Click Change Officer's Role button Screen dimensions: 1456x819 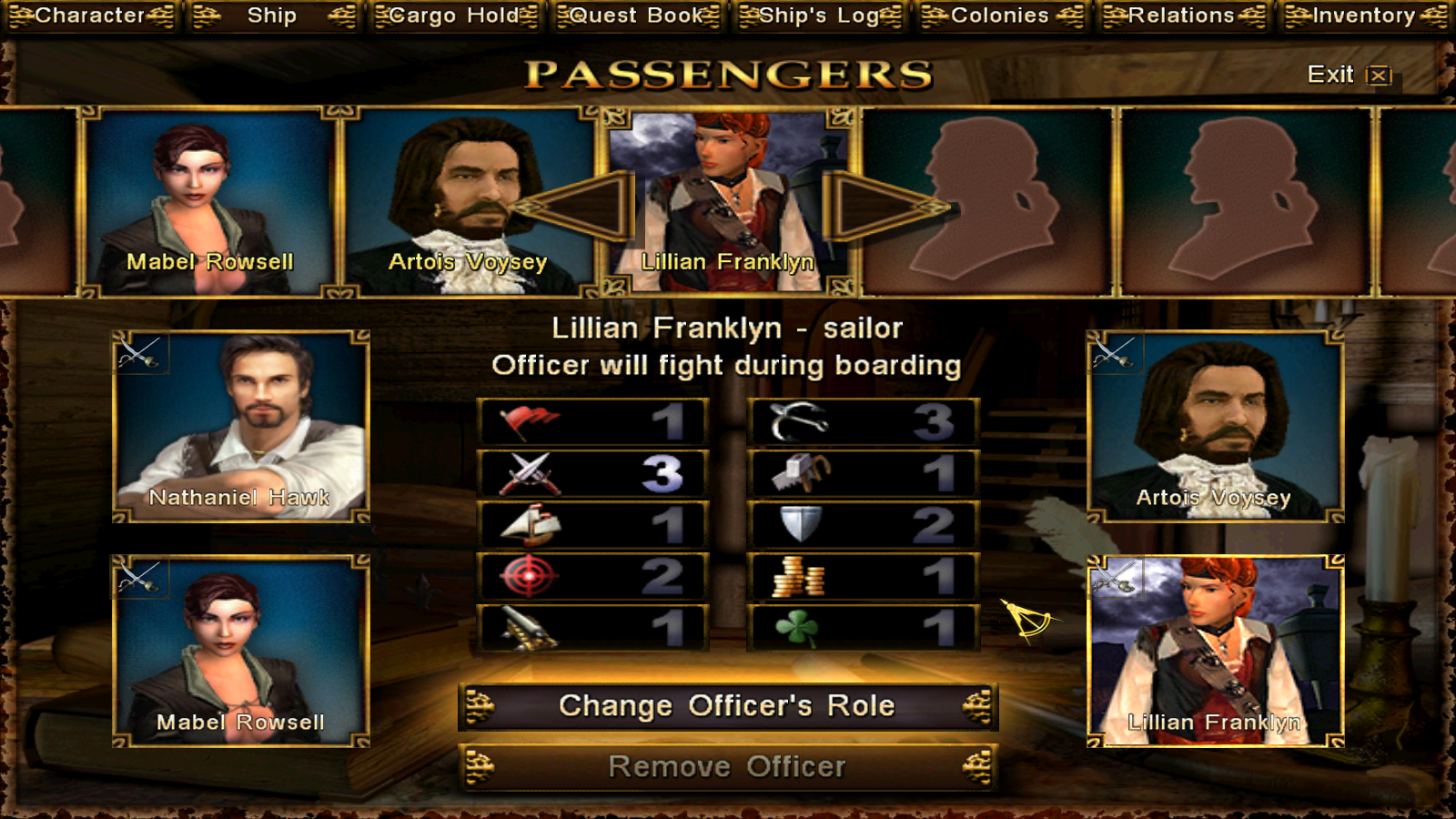point(727,706)
